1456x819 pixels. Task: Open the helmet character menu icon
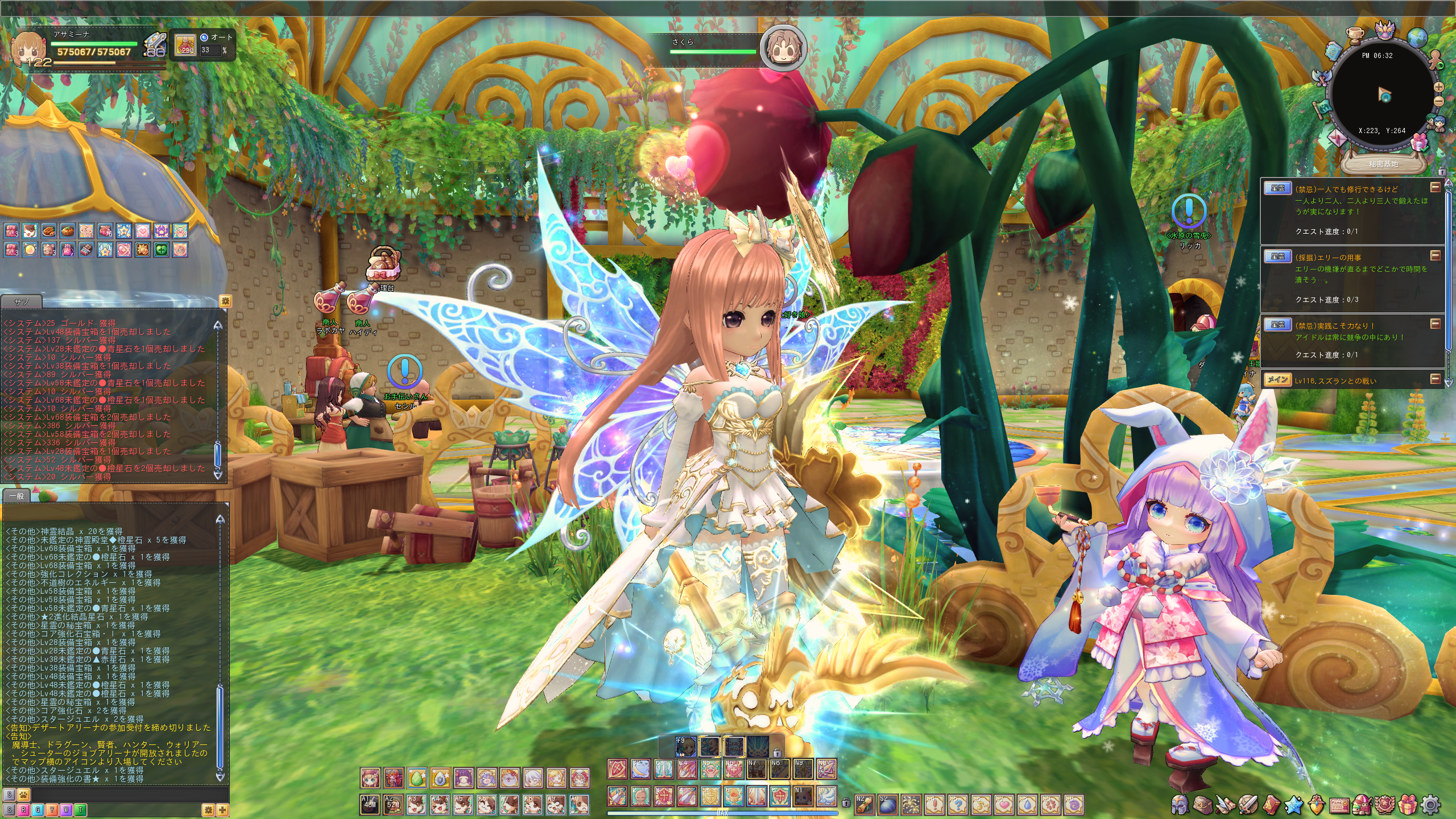[1180, 804]
